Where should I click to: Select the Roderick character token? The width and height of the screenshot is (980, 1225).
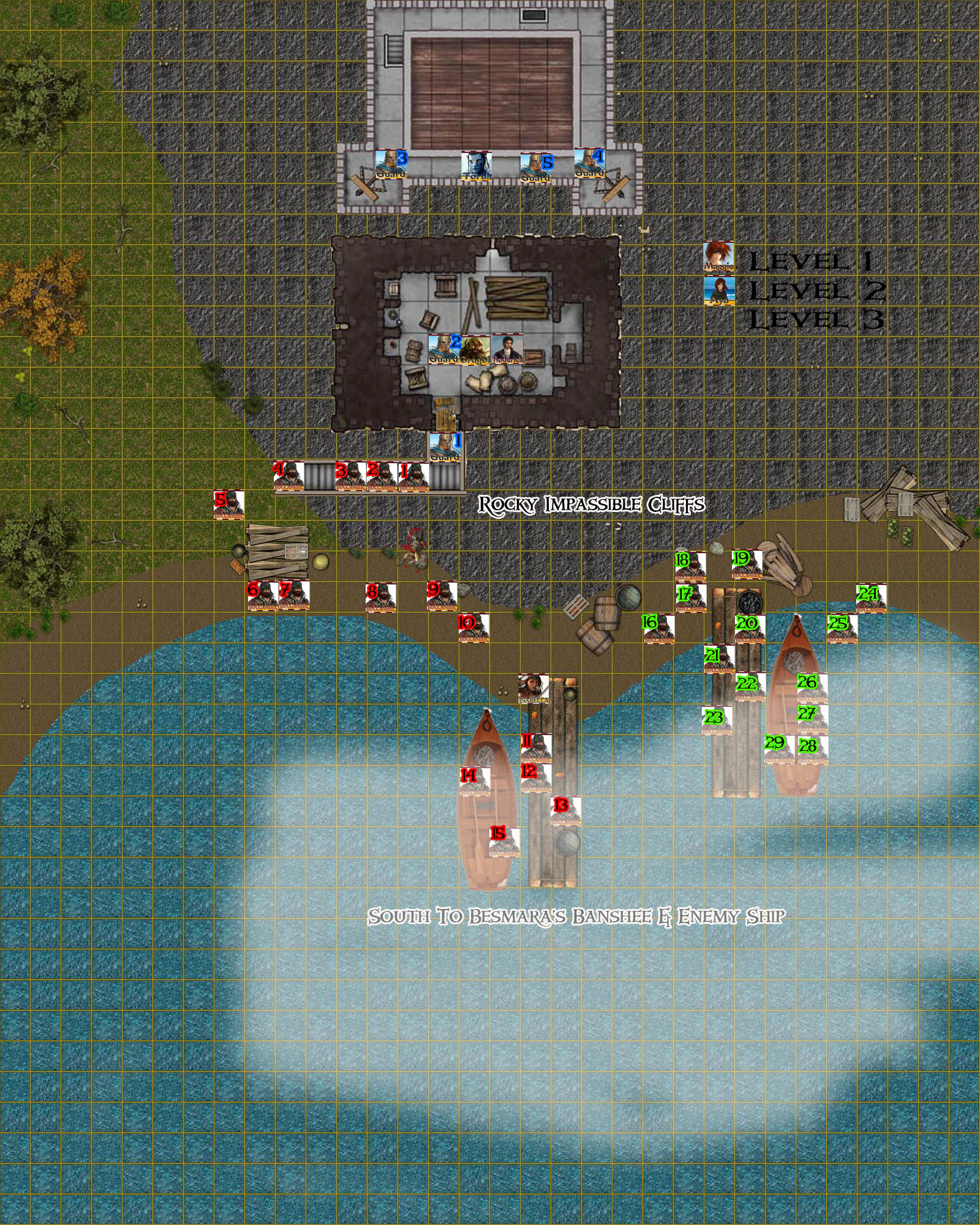click(507, 350)
